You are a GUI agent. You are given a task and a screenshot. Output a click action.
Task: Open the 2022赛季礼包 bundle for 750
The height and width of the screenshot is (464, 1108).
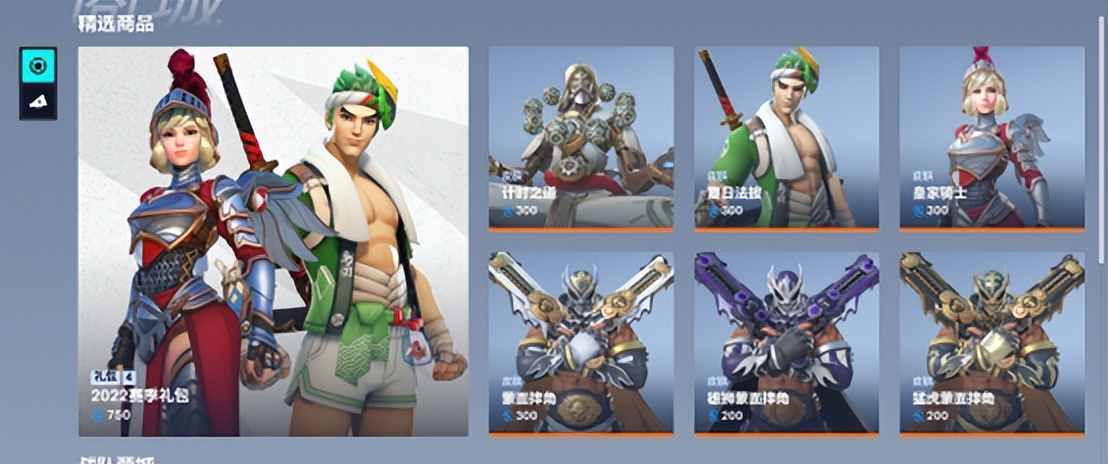[273, 241]
